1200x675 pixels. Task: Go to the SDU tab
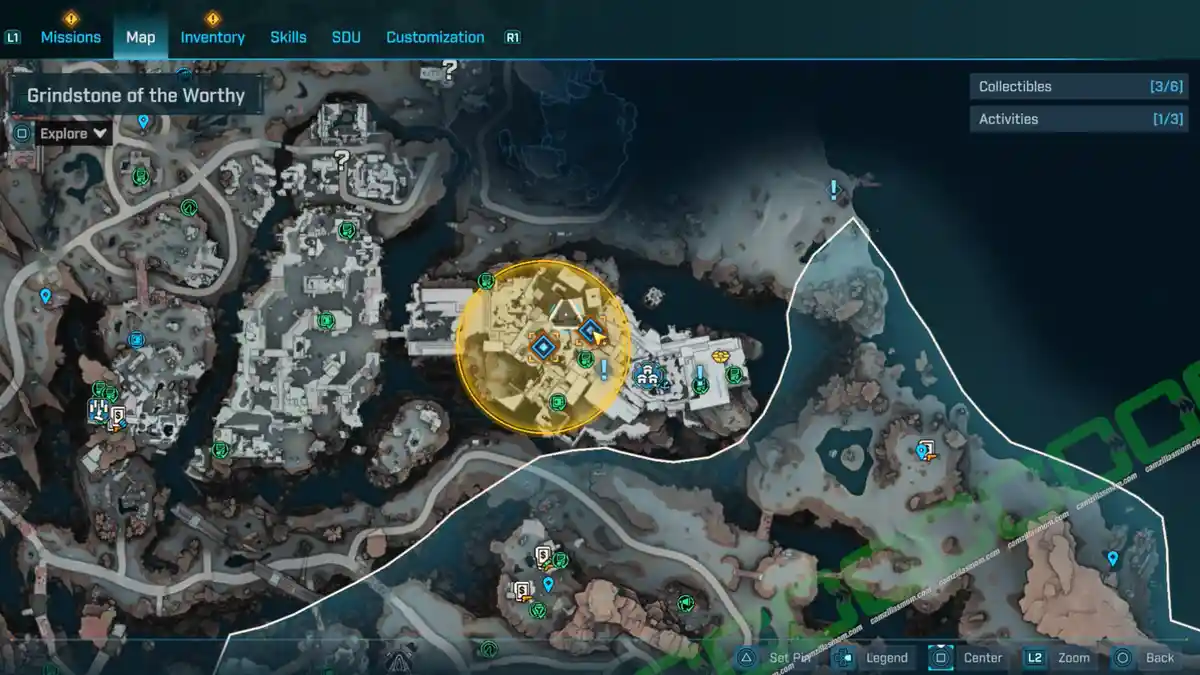point(346,37)
